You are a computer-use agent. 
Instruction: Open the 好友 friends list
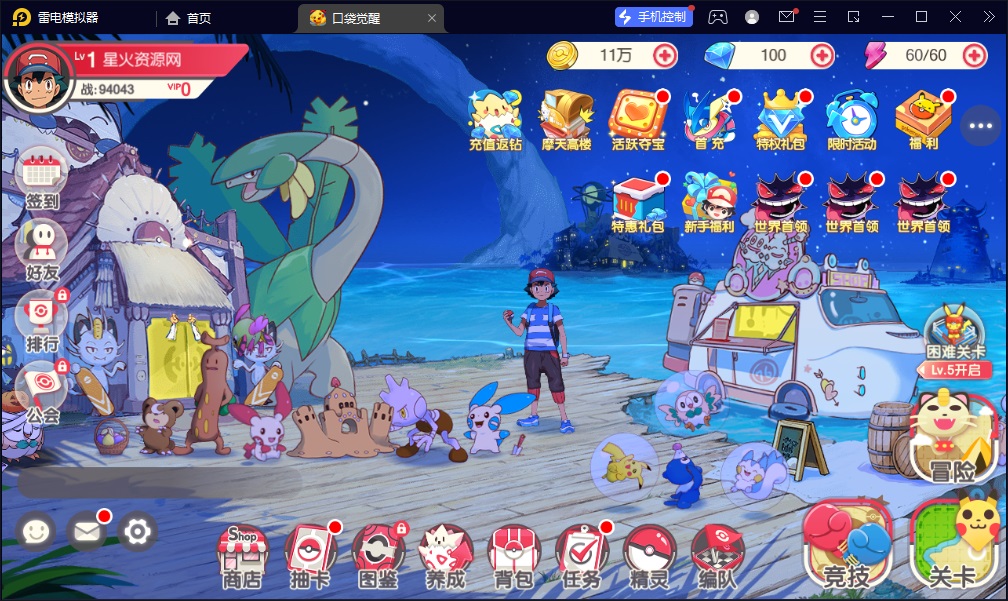pos(42,248)
